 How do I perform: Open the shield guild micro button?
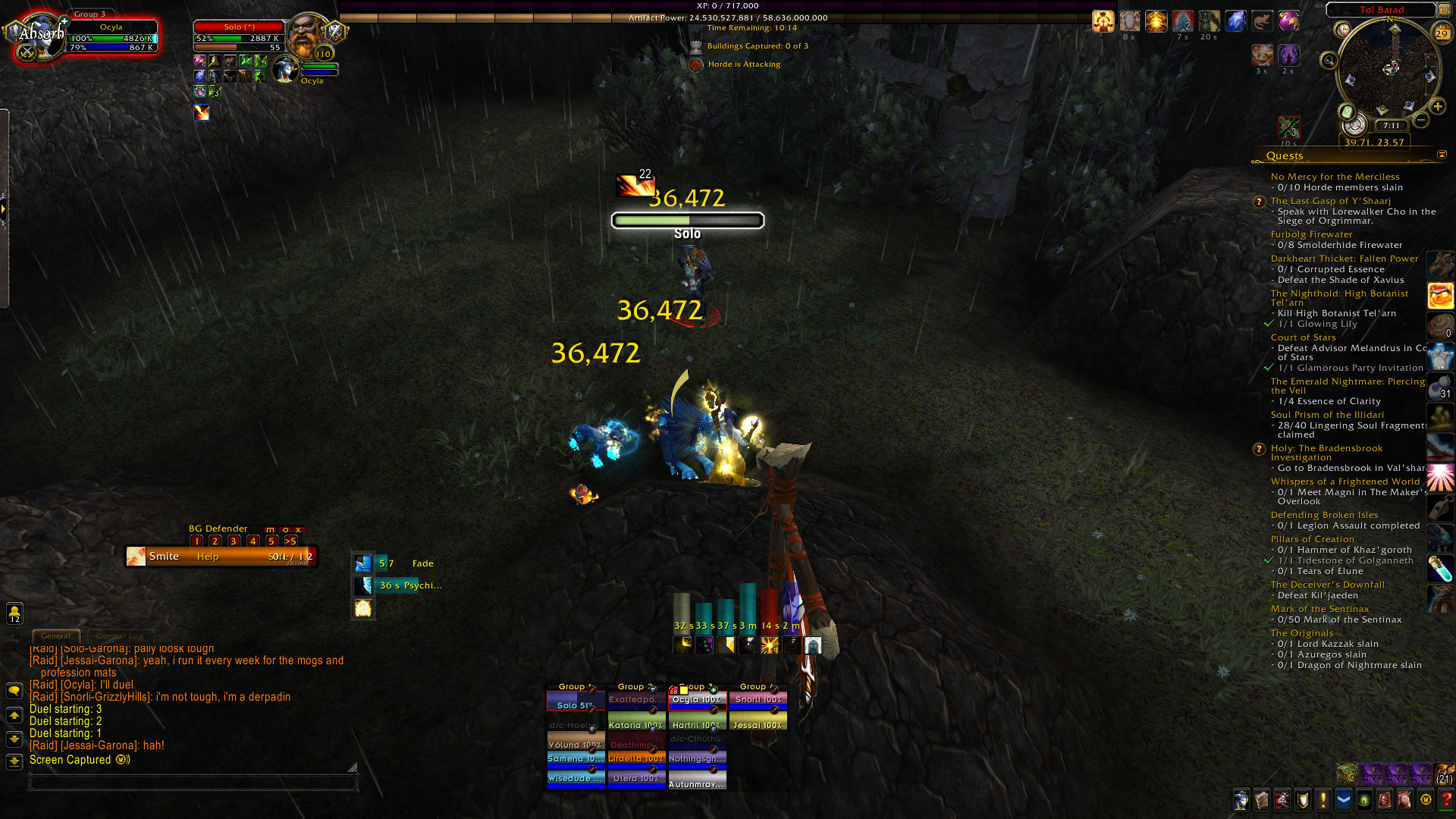tap(1303, 800)
